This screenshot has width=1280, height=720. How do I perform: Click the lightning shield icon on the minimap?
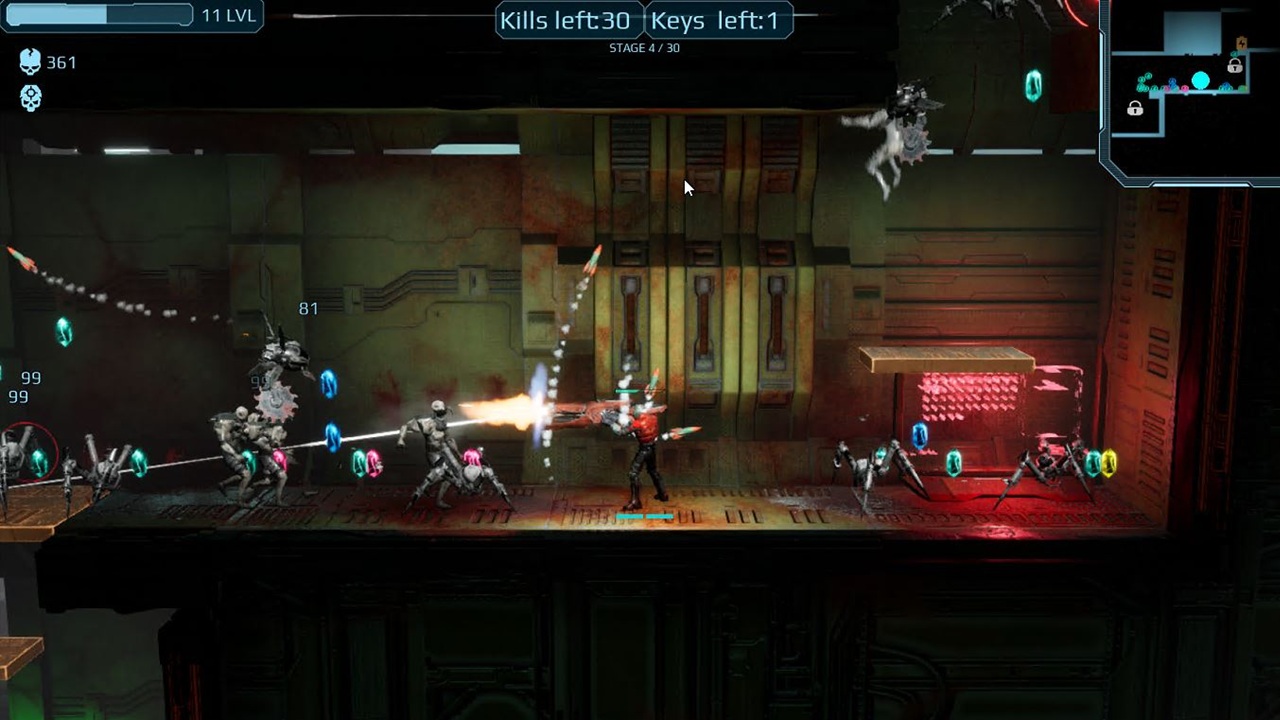click(x=1241, y=43)
